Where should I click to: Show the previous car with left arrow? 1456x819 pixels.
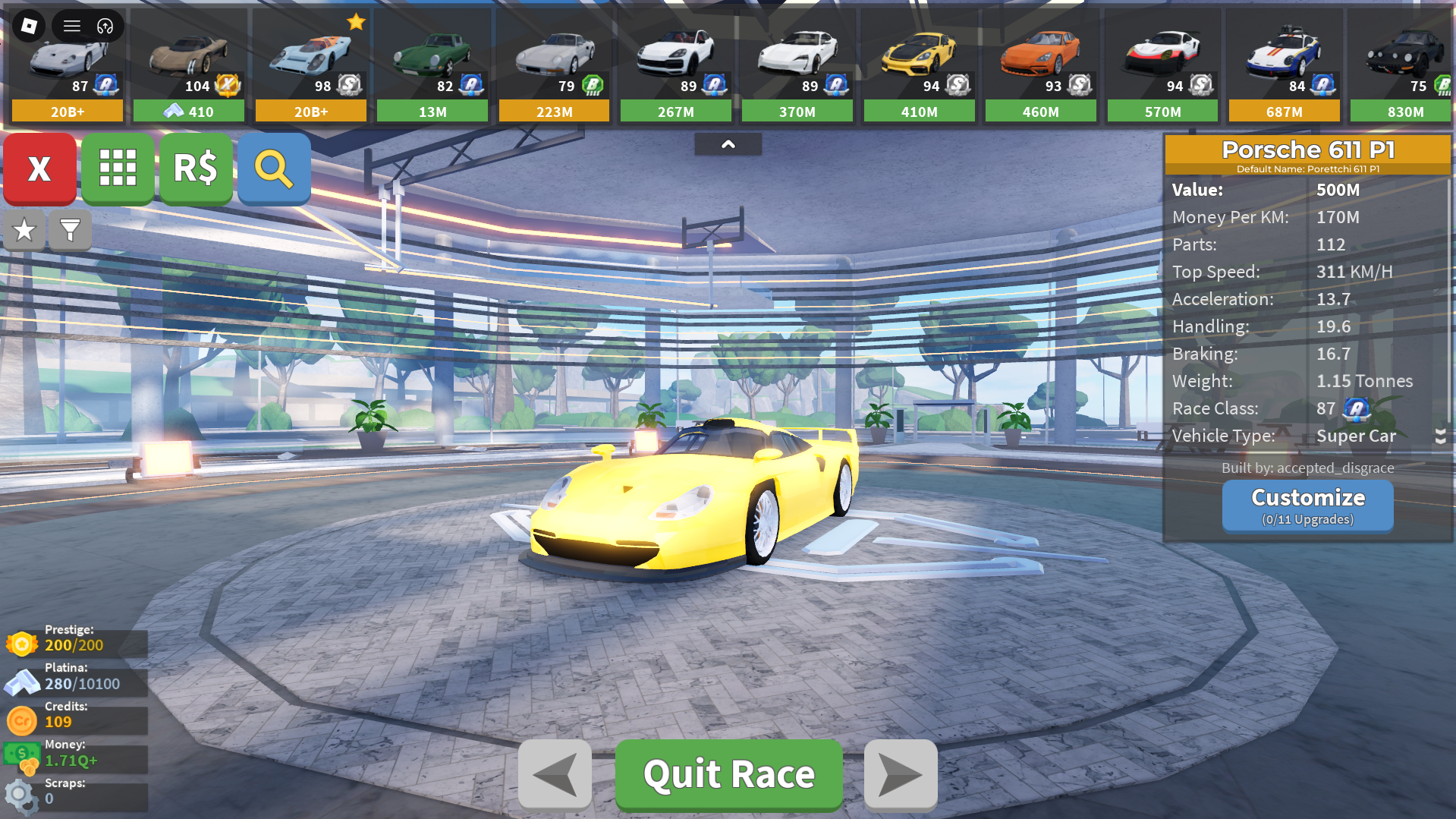click(555, 774)
